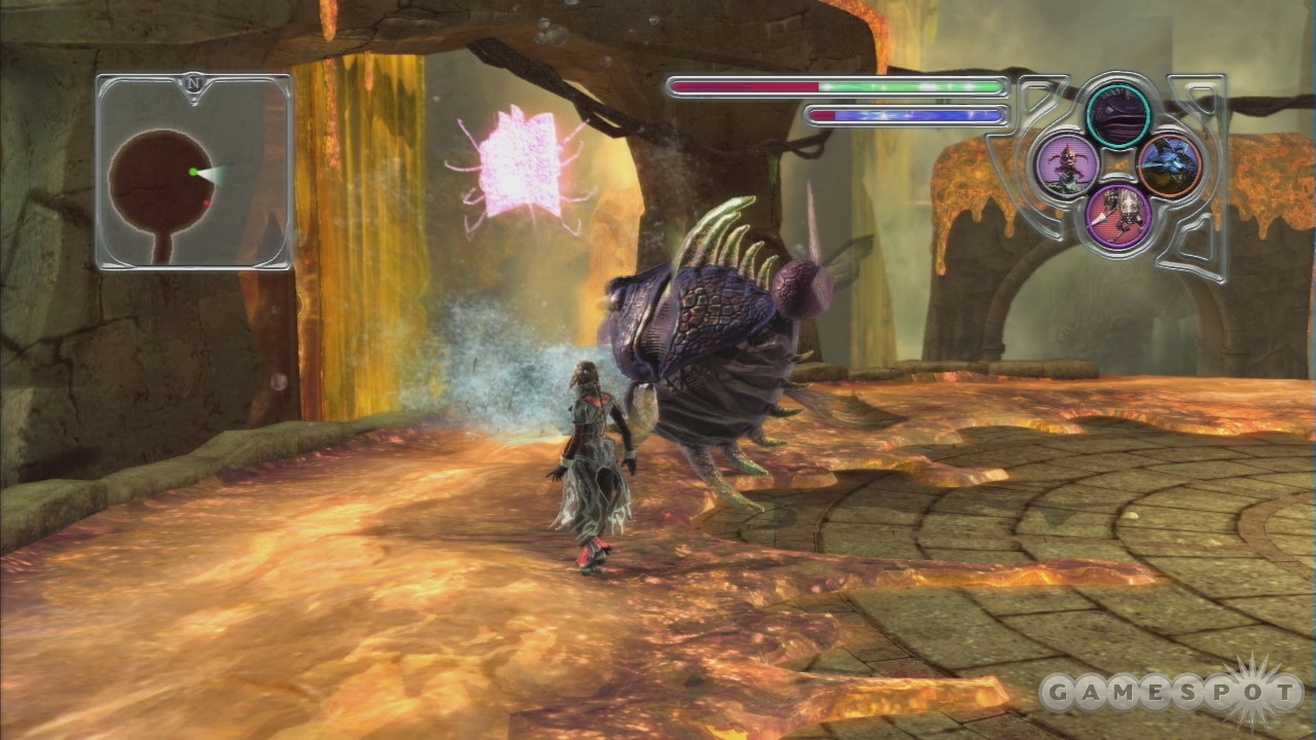Pick the blue creature icon with orange ring
1316x740 pixels.
(1169, 165)
